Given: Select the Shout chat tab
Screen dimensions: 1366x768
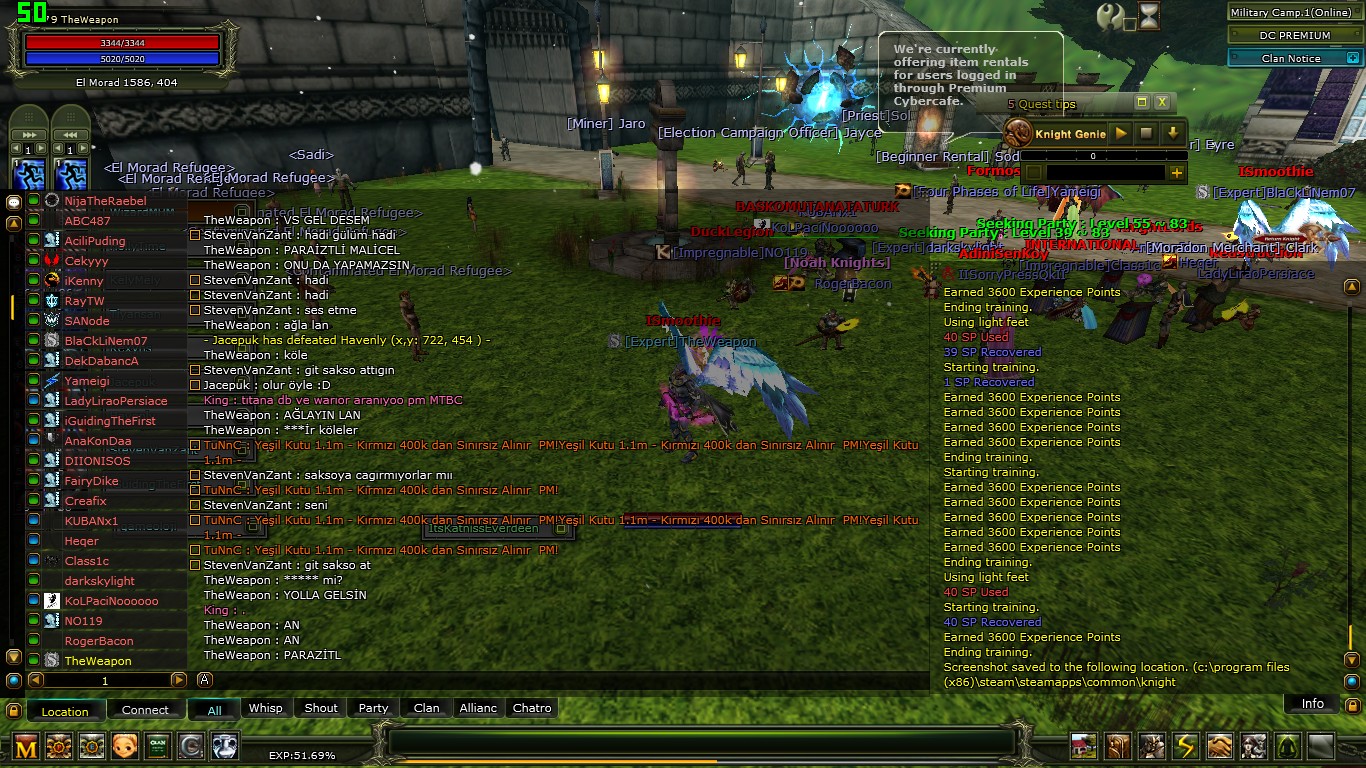Looking at the screenshot, I should point(321,708).
